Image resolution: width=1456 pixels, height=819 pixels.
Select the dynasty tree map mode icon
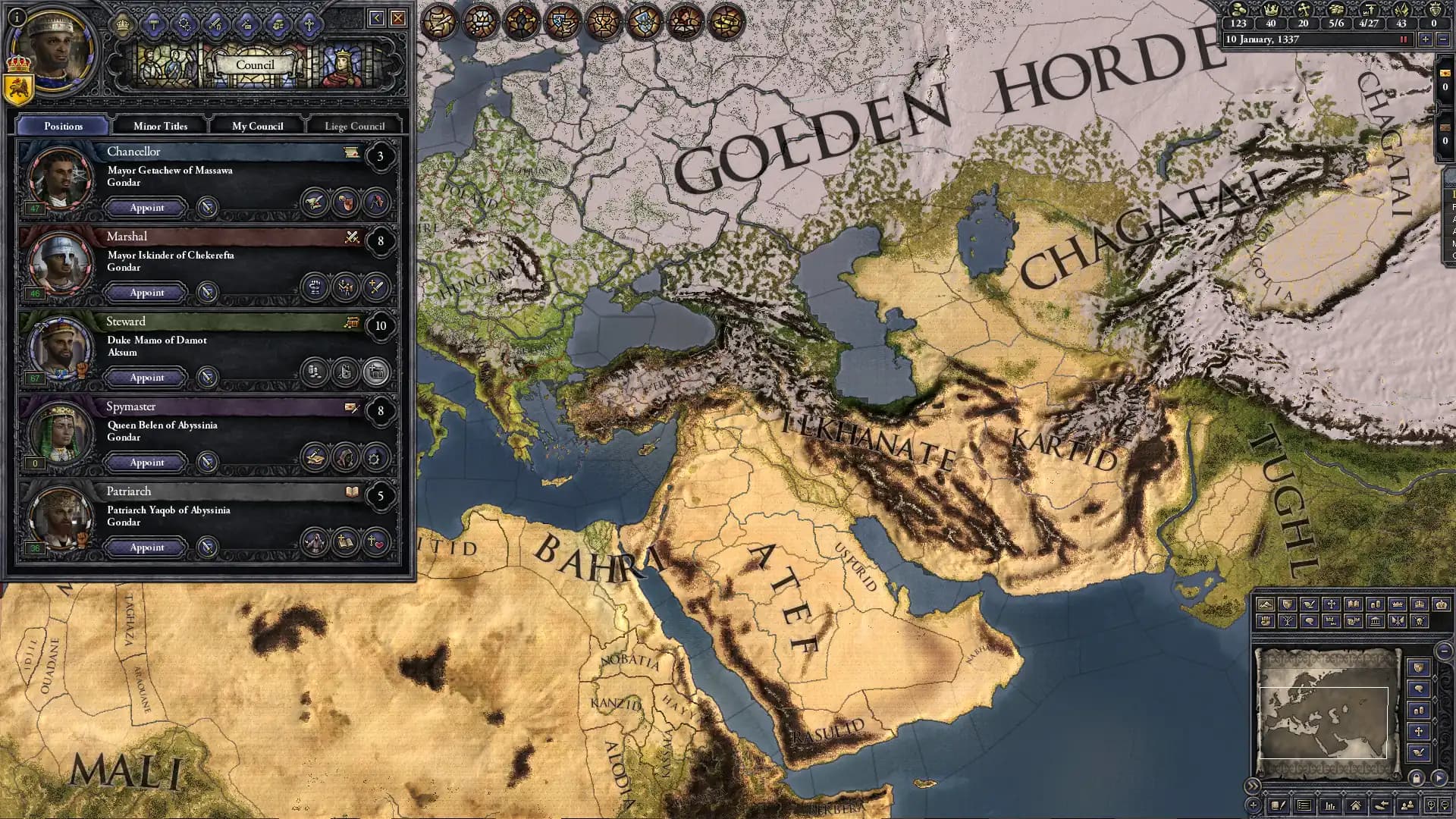(x=1289, y=621)
